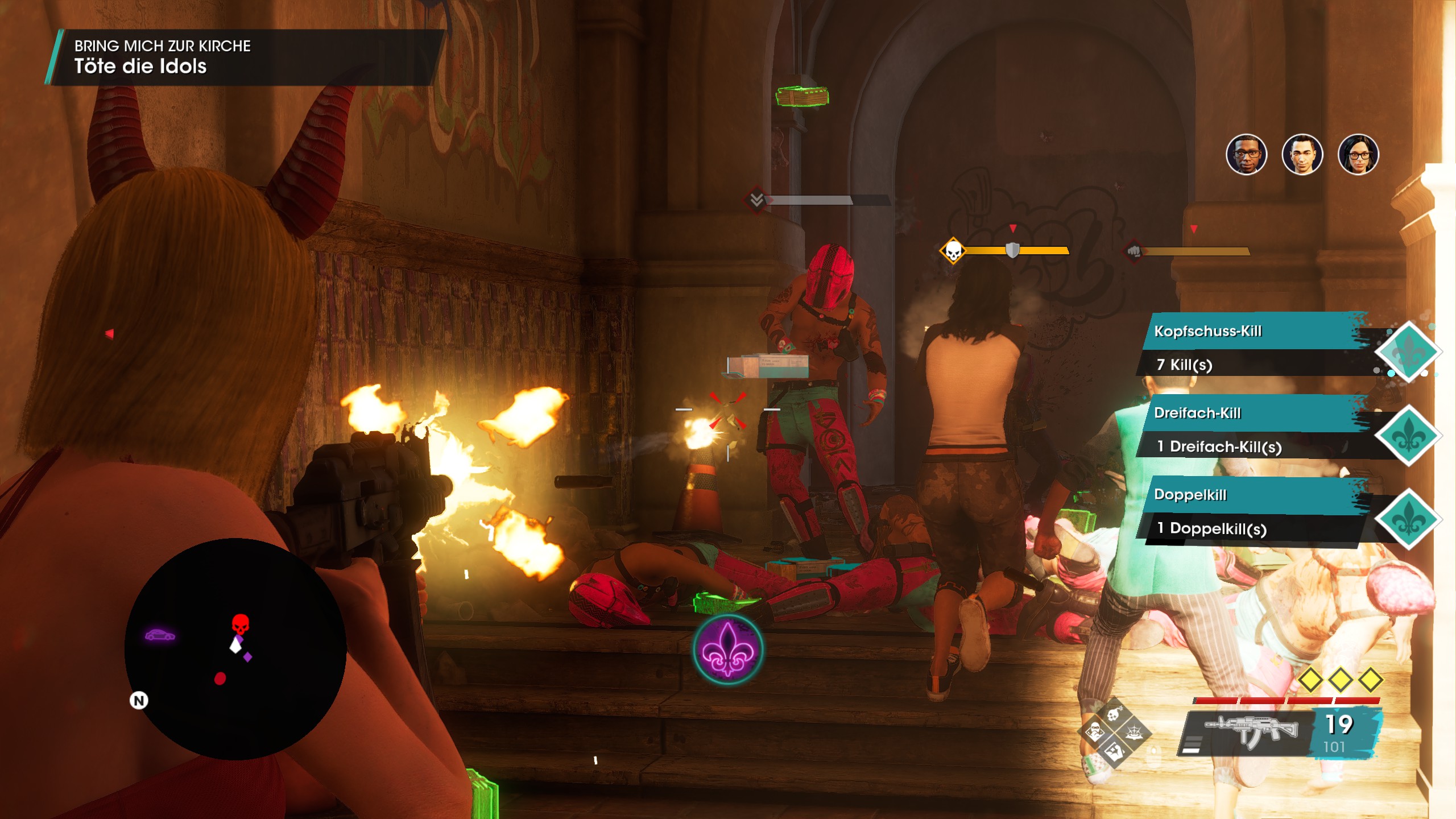
Task: Select the crew portrait of the man without glasses
Action: (x=1302, y=155)
